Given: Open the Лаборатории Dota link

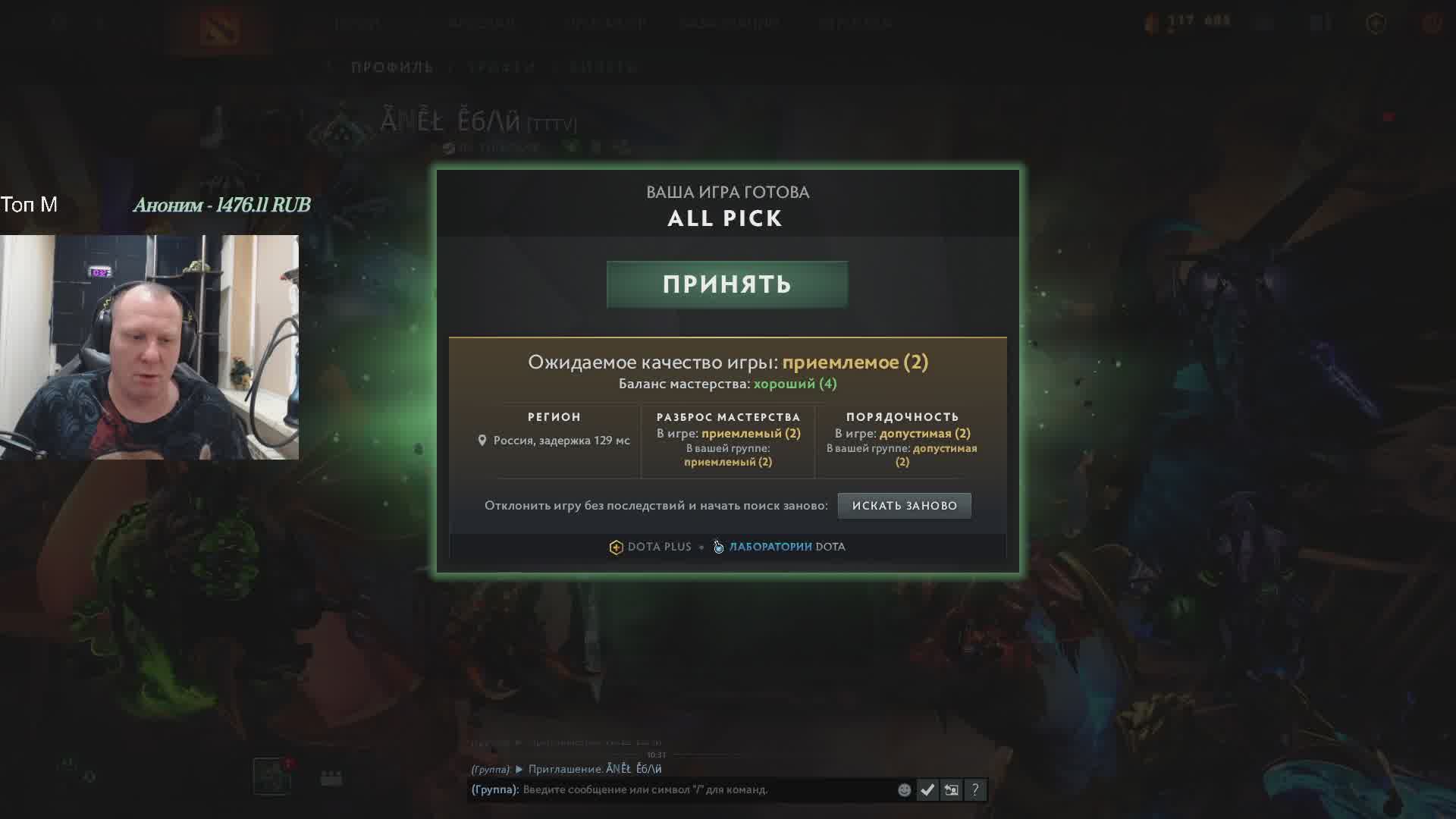Looking at the screenshot, I should click(780, 547).
